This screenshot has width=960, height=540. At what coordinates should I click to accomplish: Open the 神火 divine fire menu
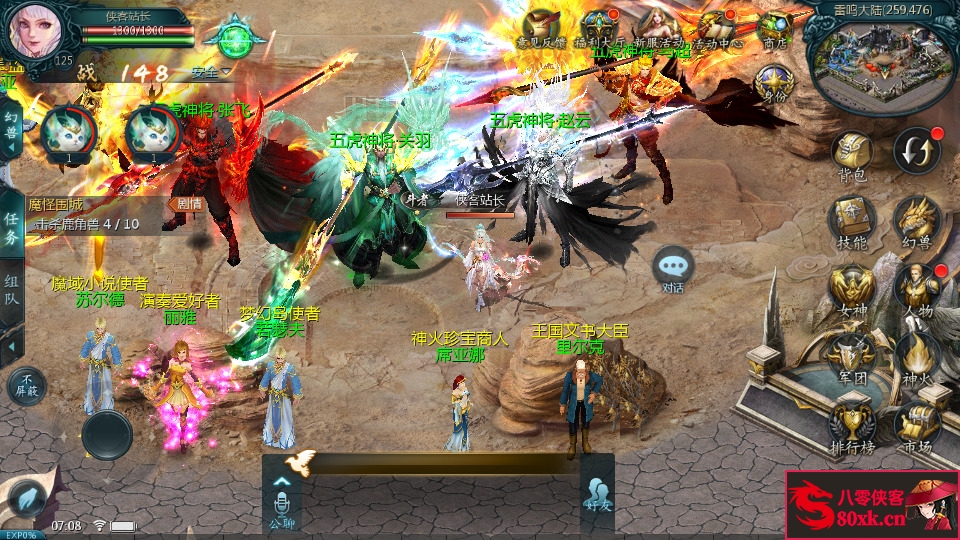point(915,356)
